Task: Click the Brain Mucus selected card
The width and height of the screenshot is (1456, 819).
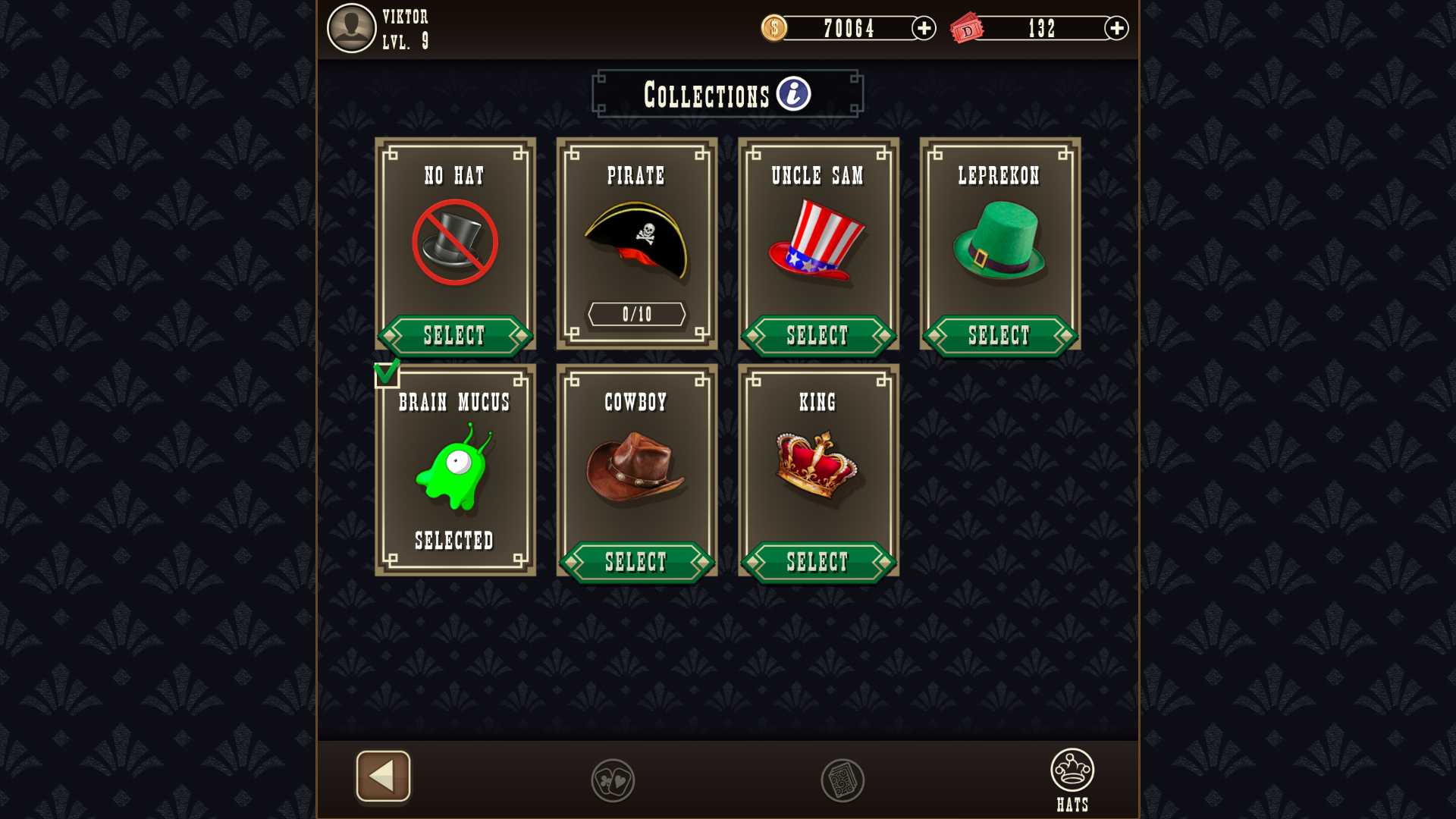Action: pos(455,470)
